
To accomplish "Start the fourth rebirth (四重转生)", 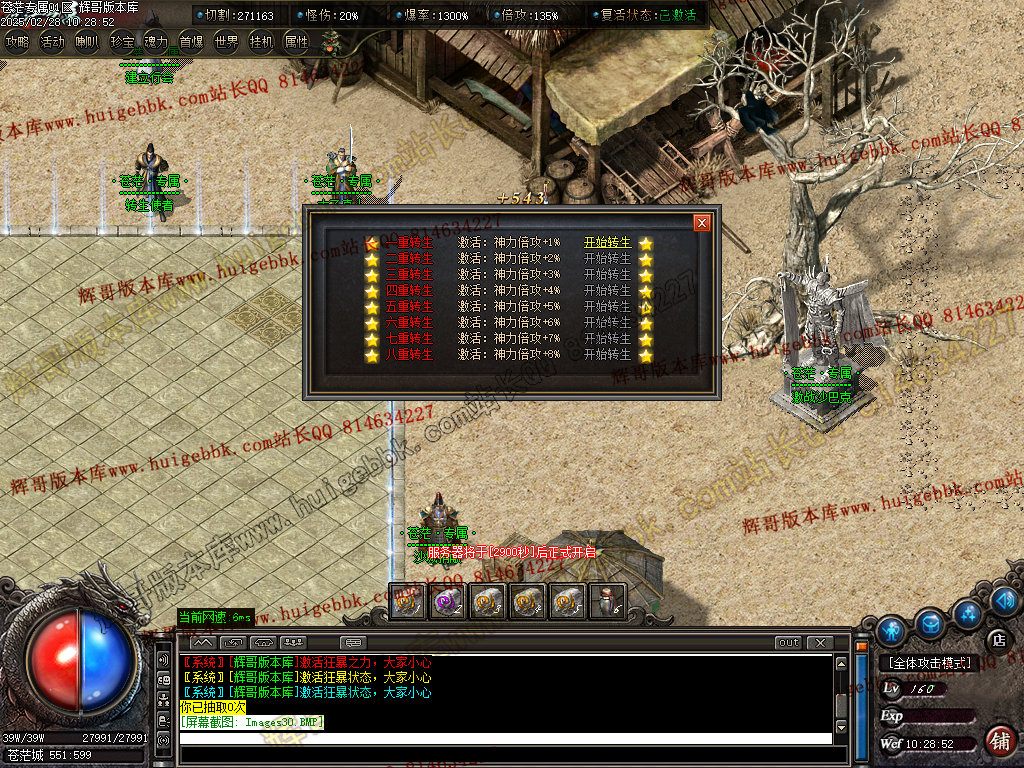I will pyautogui.click(x=608, y=291).
